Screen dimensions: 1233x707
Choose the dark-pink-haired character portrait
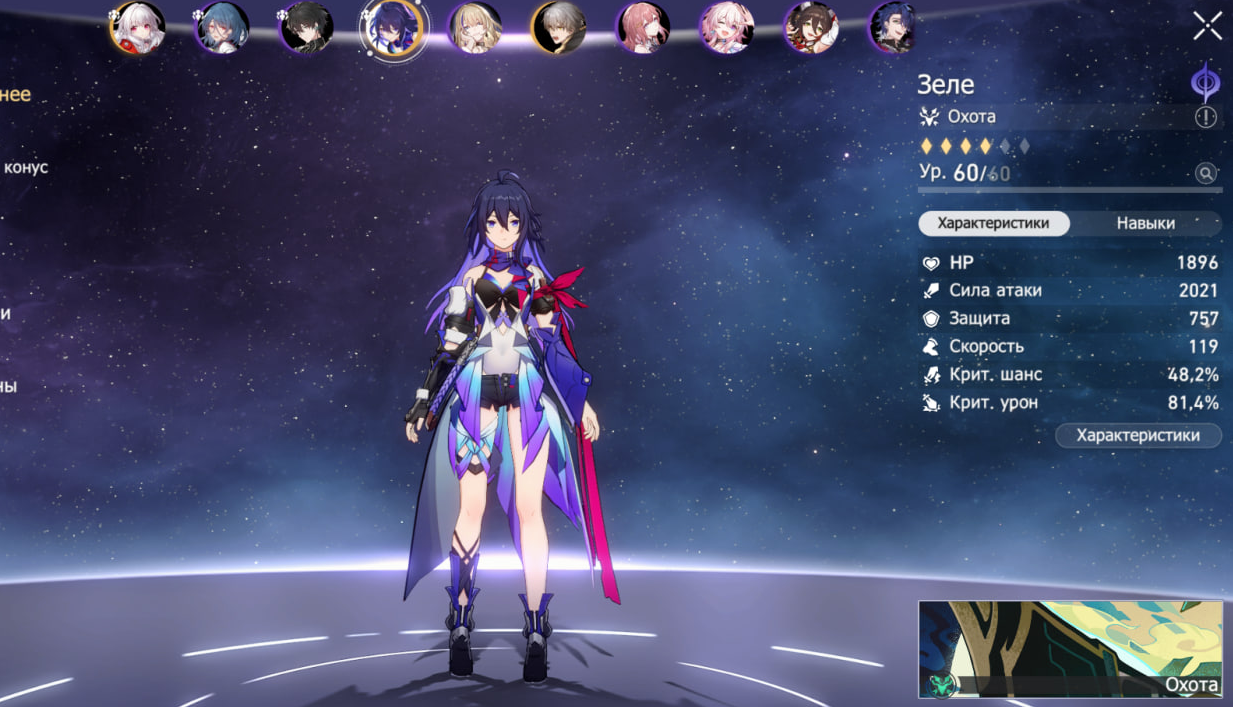click(643, 28)
